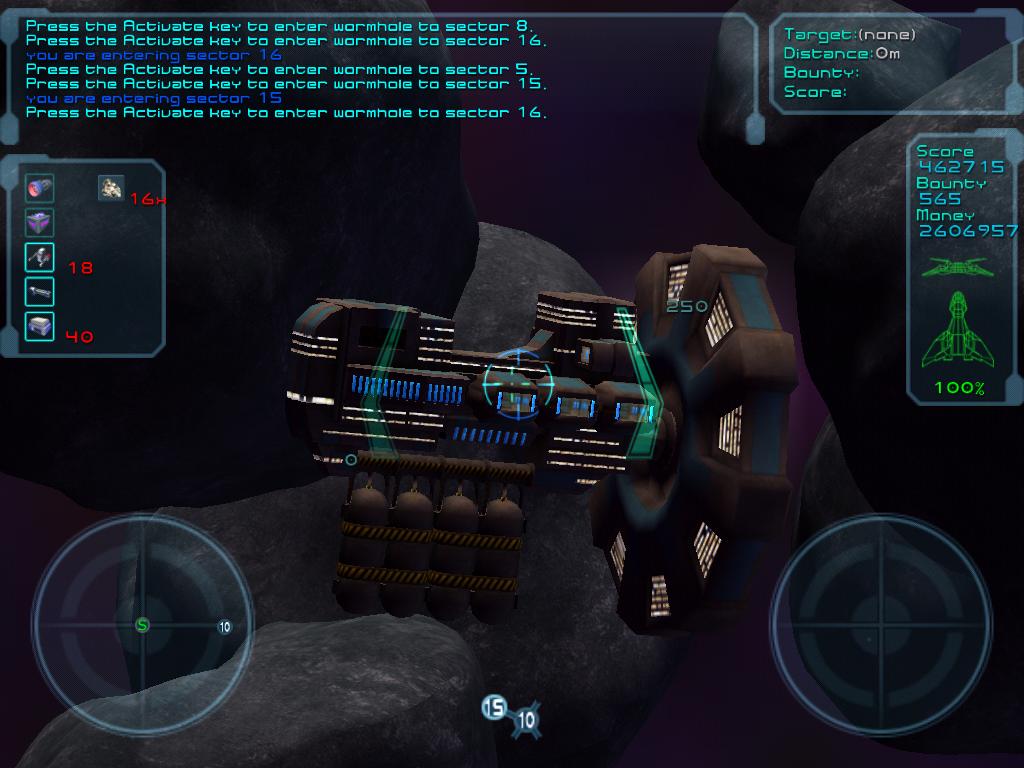Image resolution: width=1024 pixels, height=768 pixels.
Task: Tap the right radar scanner dial
Action: [x=881, y=625]
